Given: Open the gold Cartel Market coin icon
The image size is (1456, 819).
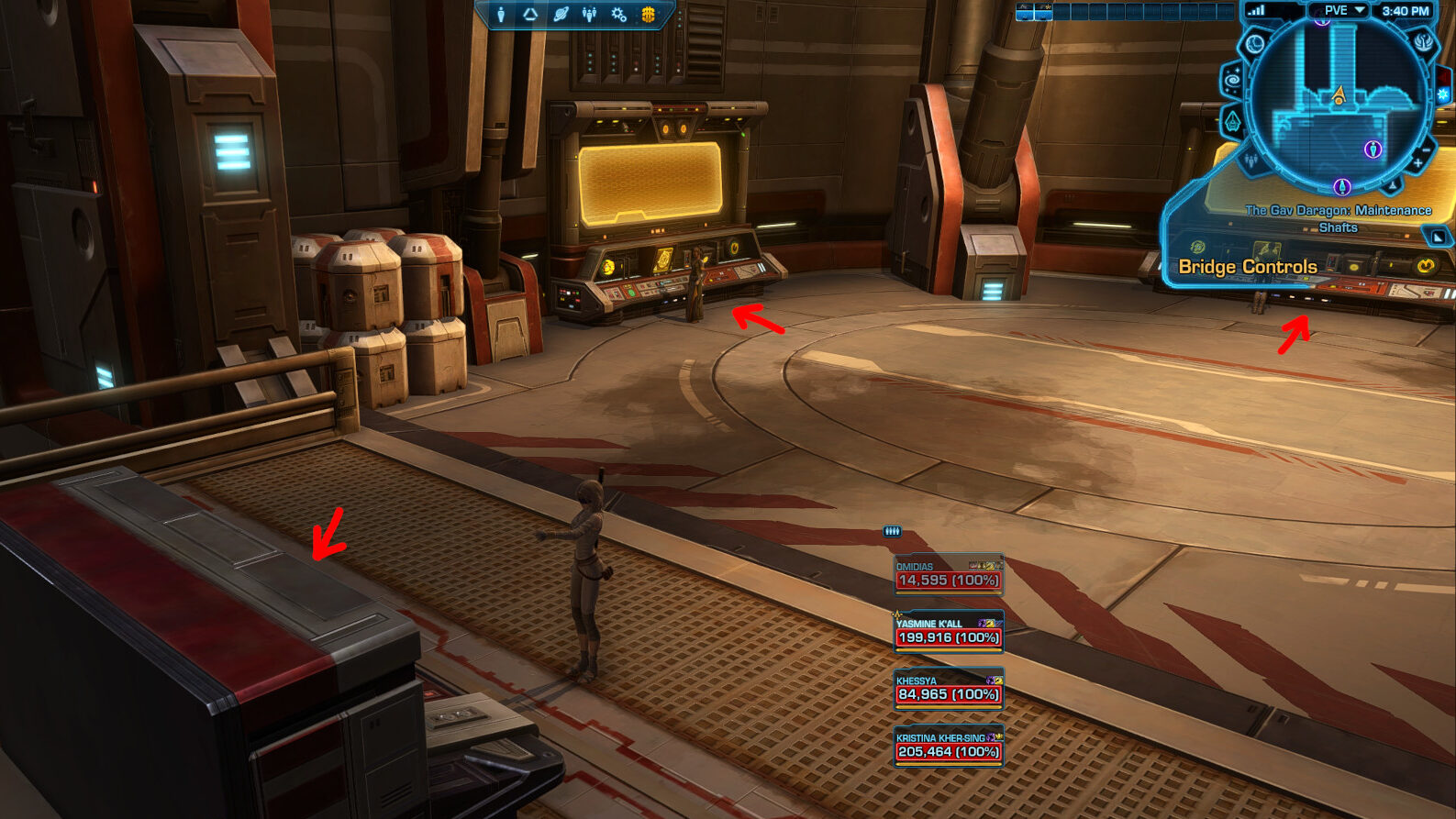Looking at the screenshot, I should pyautogui.click(x=649, y=14).
